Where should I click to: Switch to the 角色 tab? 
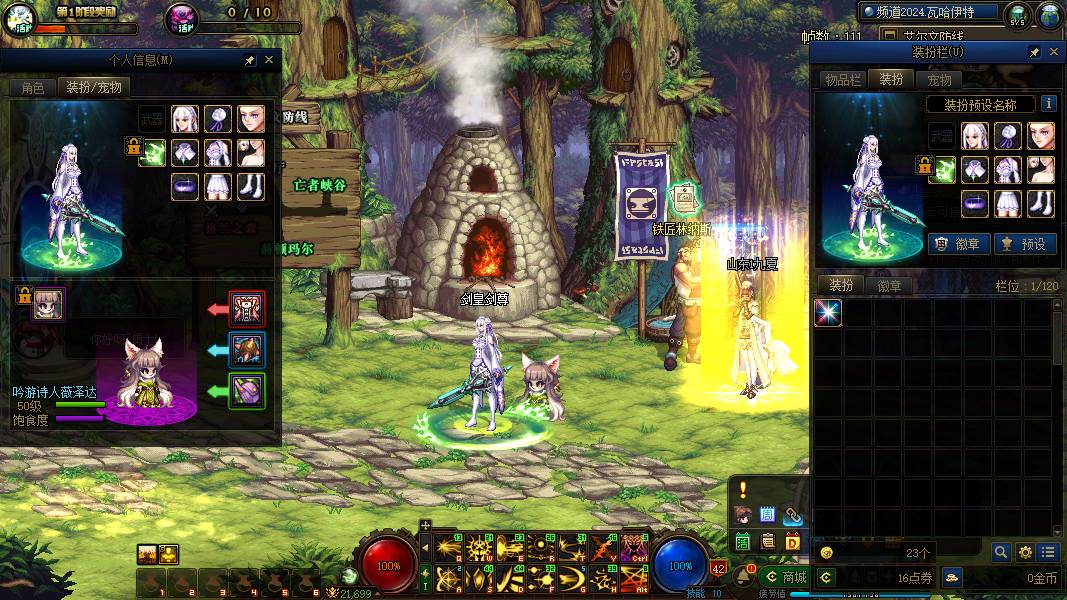pyautogui.click(x=32, y=87)
